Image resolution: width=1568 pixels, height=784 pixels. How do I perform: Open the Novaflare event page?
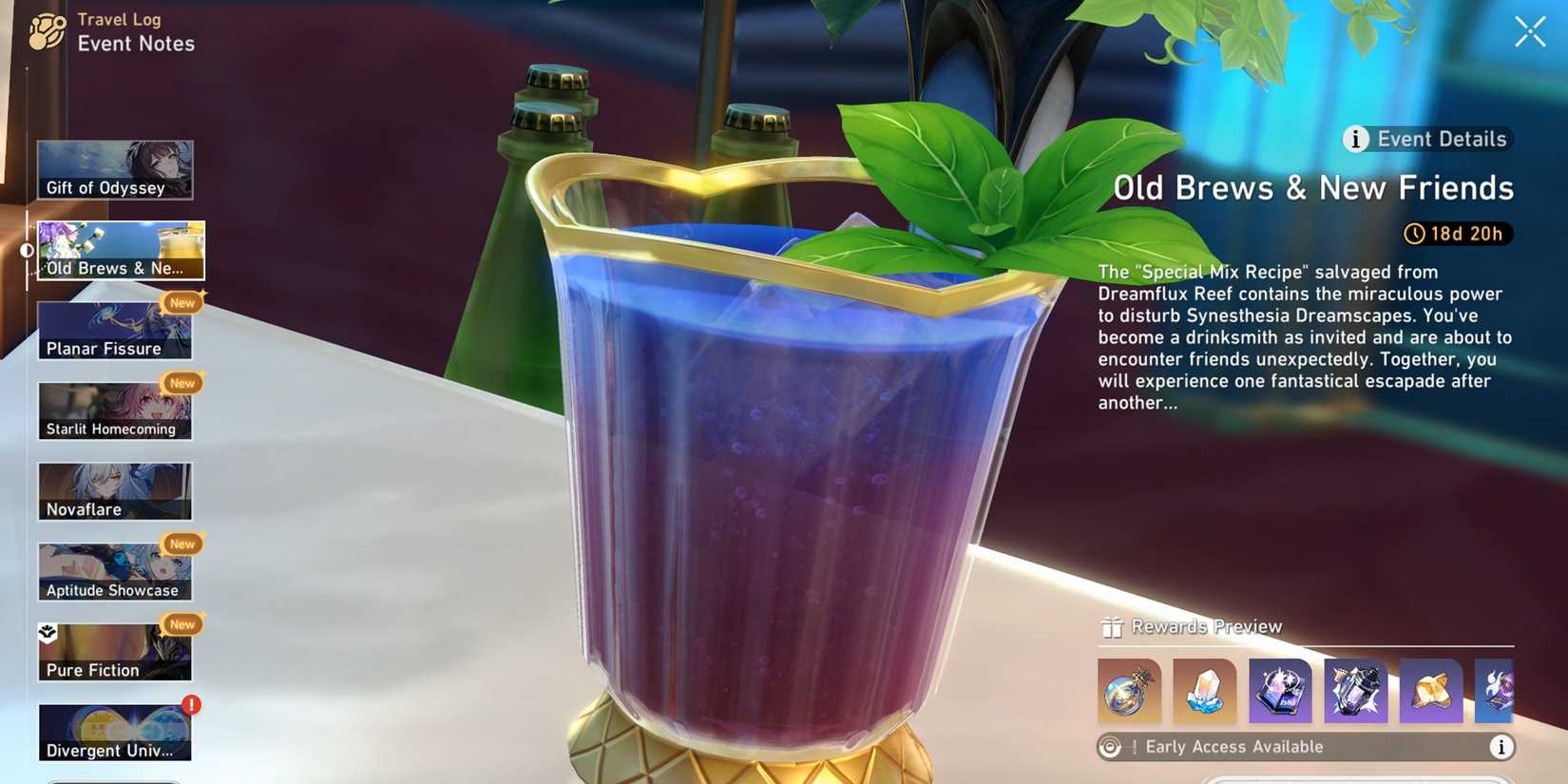[114, 490]
